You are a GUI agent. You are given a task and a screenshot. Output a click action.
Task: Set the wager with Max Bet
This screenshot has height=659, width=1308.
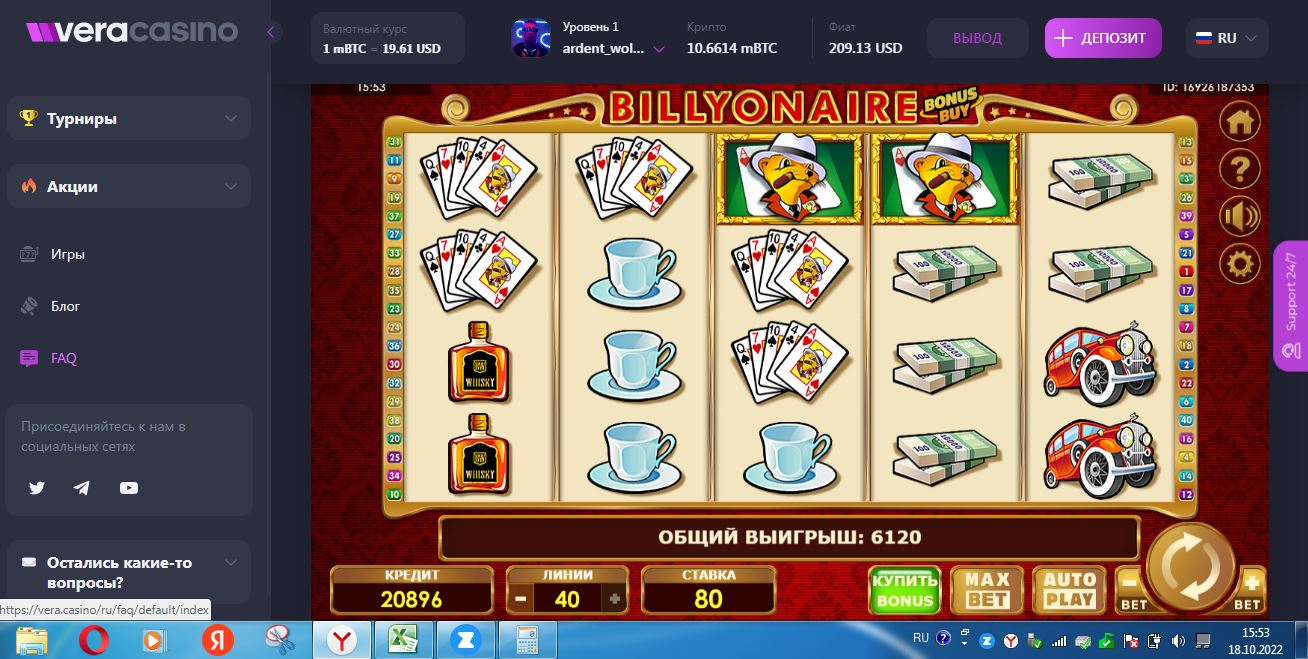tap(987, 590)
